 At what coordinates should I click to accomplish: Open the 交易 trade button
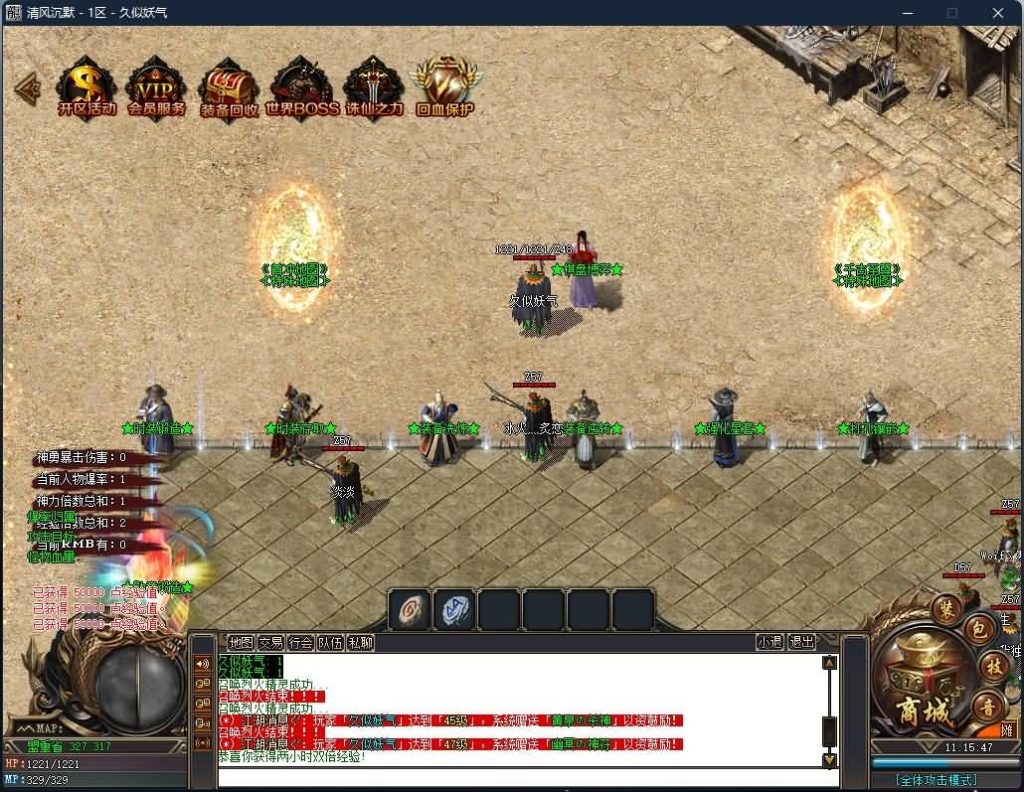pyautogui.click(x=271, y=642)
